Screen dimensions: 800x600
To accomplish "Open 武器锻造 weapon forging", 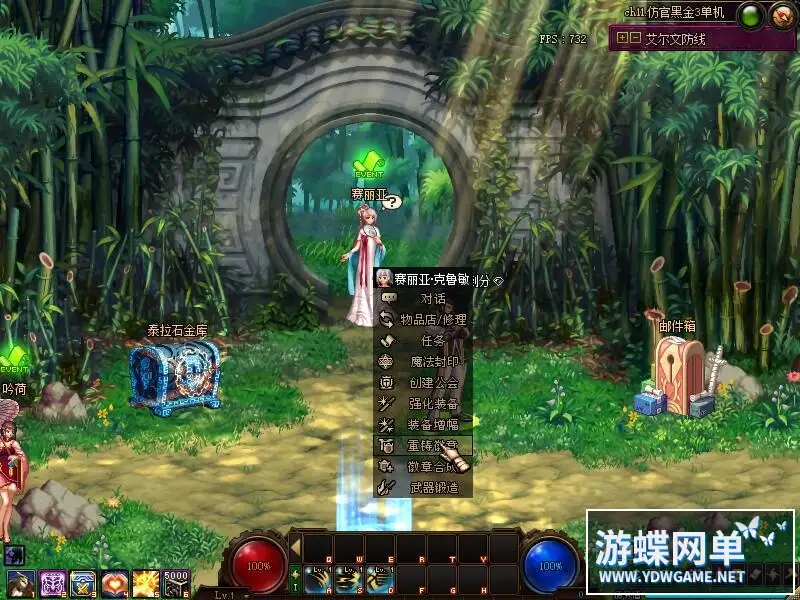I will tap(432, 487).
